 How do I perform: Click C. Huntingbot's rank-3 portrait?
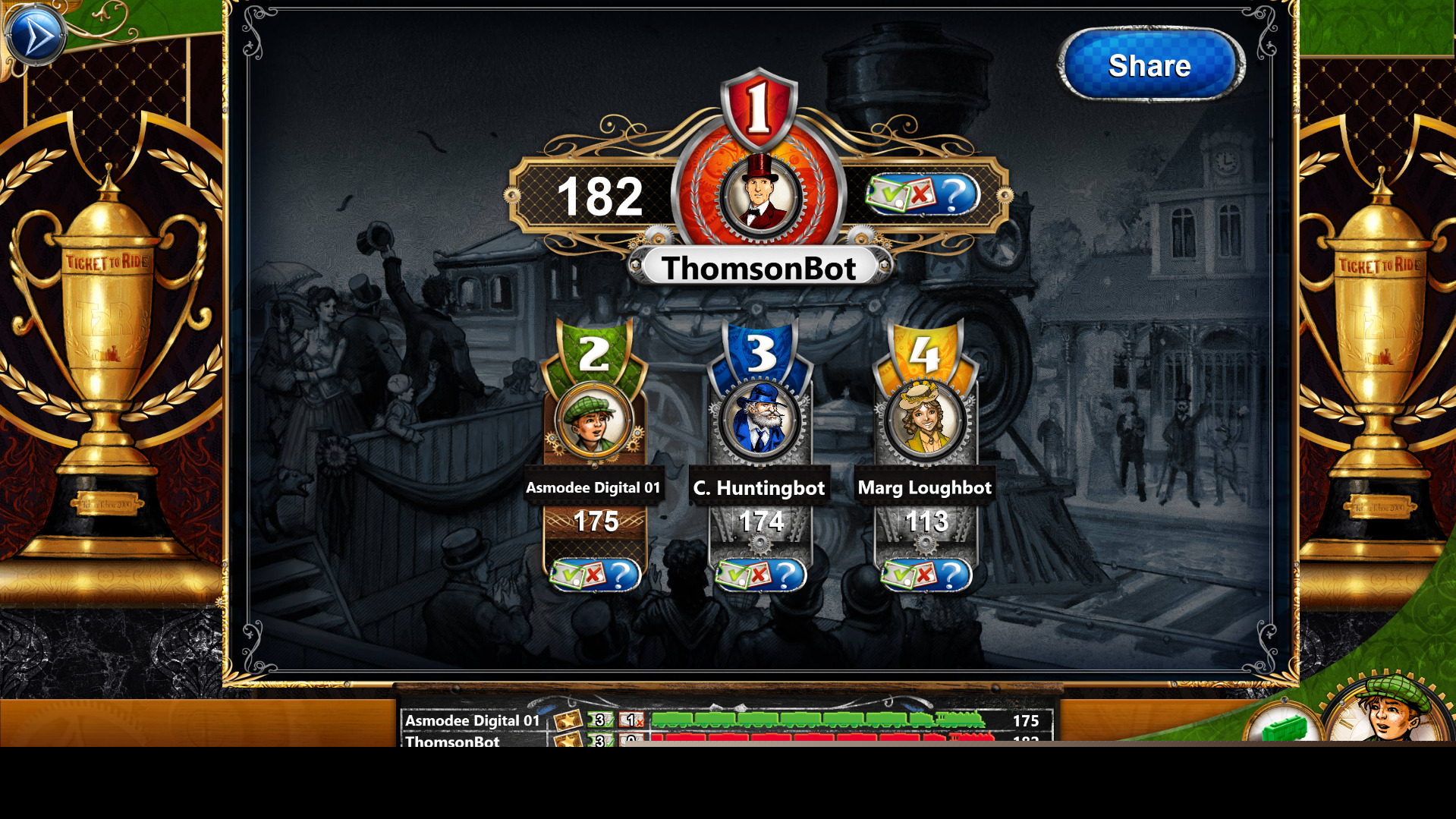click(759, 421)
